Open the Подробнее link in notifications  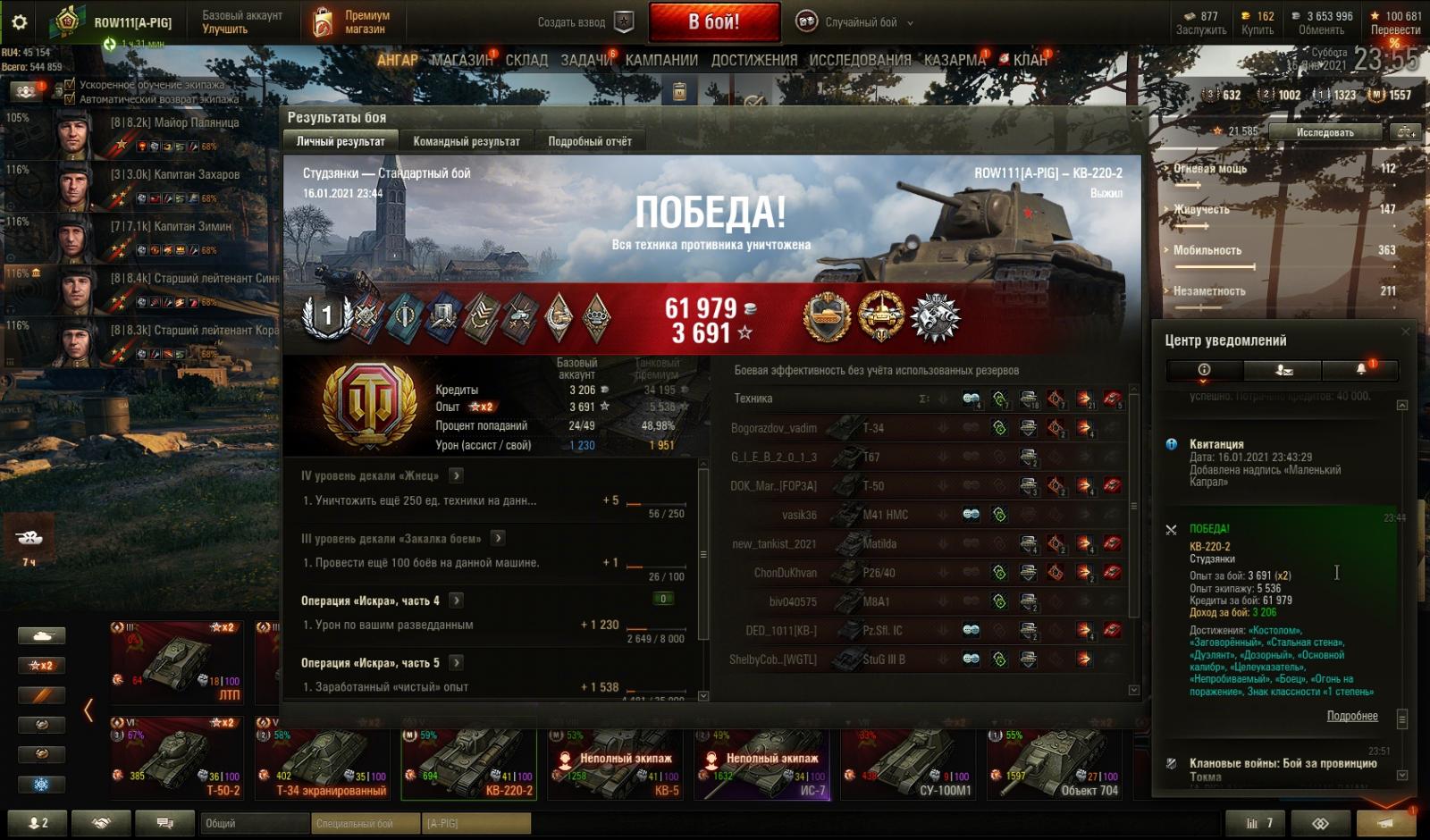(1351, 716)
